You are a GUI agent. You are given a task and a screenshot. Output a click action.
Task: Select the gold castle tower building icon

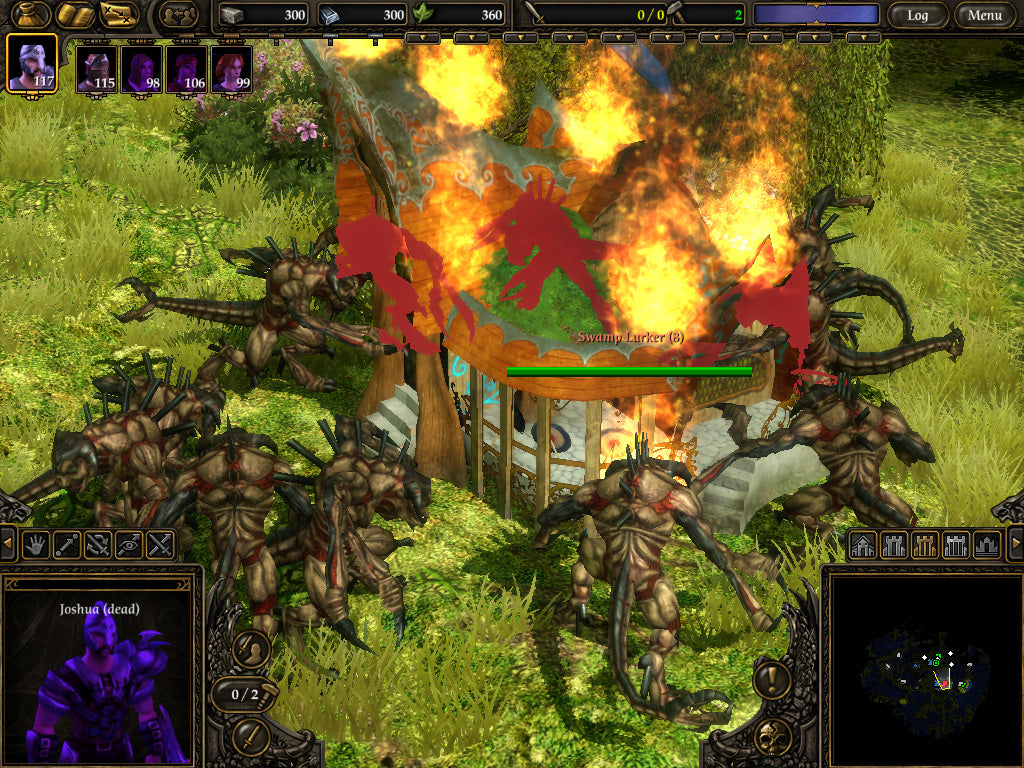point(926,545)
